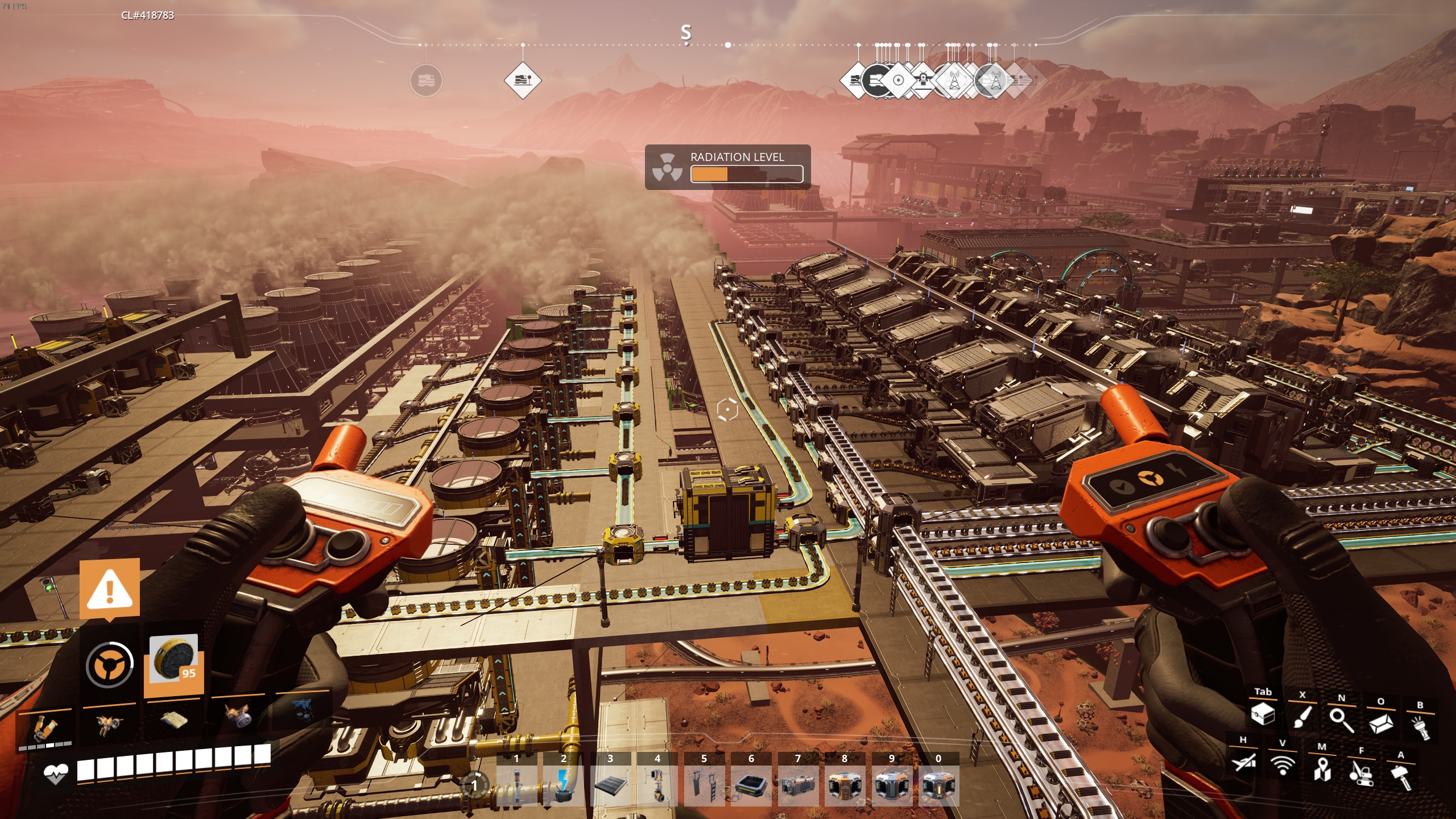Click the orange warning triangle alert
The height and width of the screenshot is (819, 1456).
pyautogui.click(x=110, y=588)
